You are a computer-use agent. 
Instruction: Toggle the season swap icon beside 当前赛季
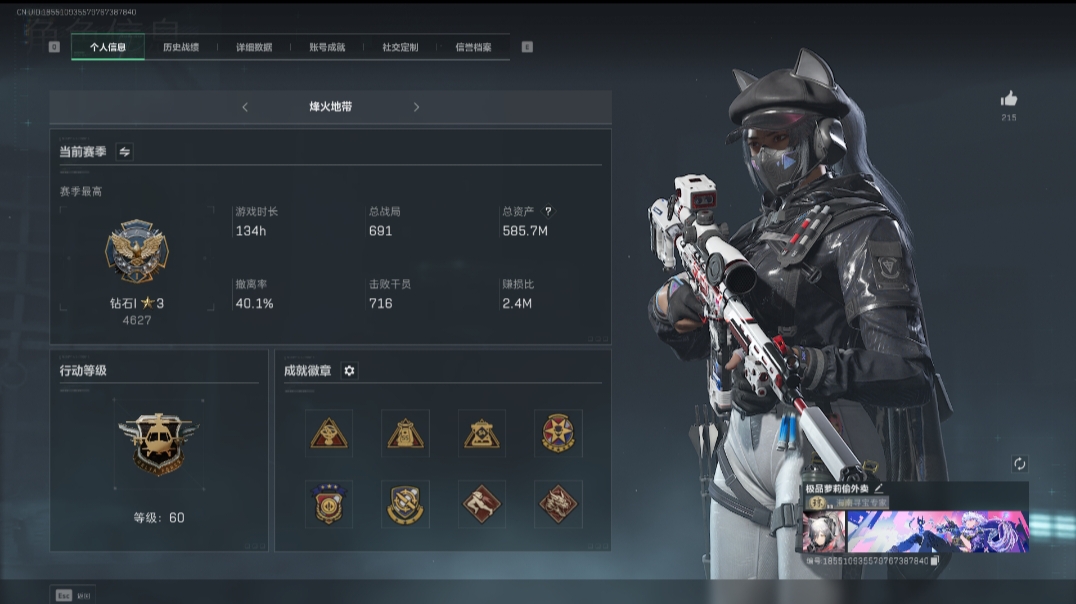[125, 152]
